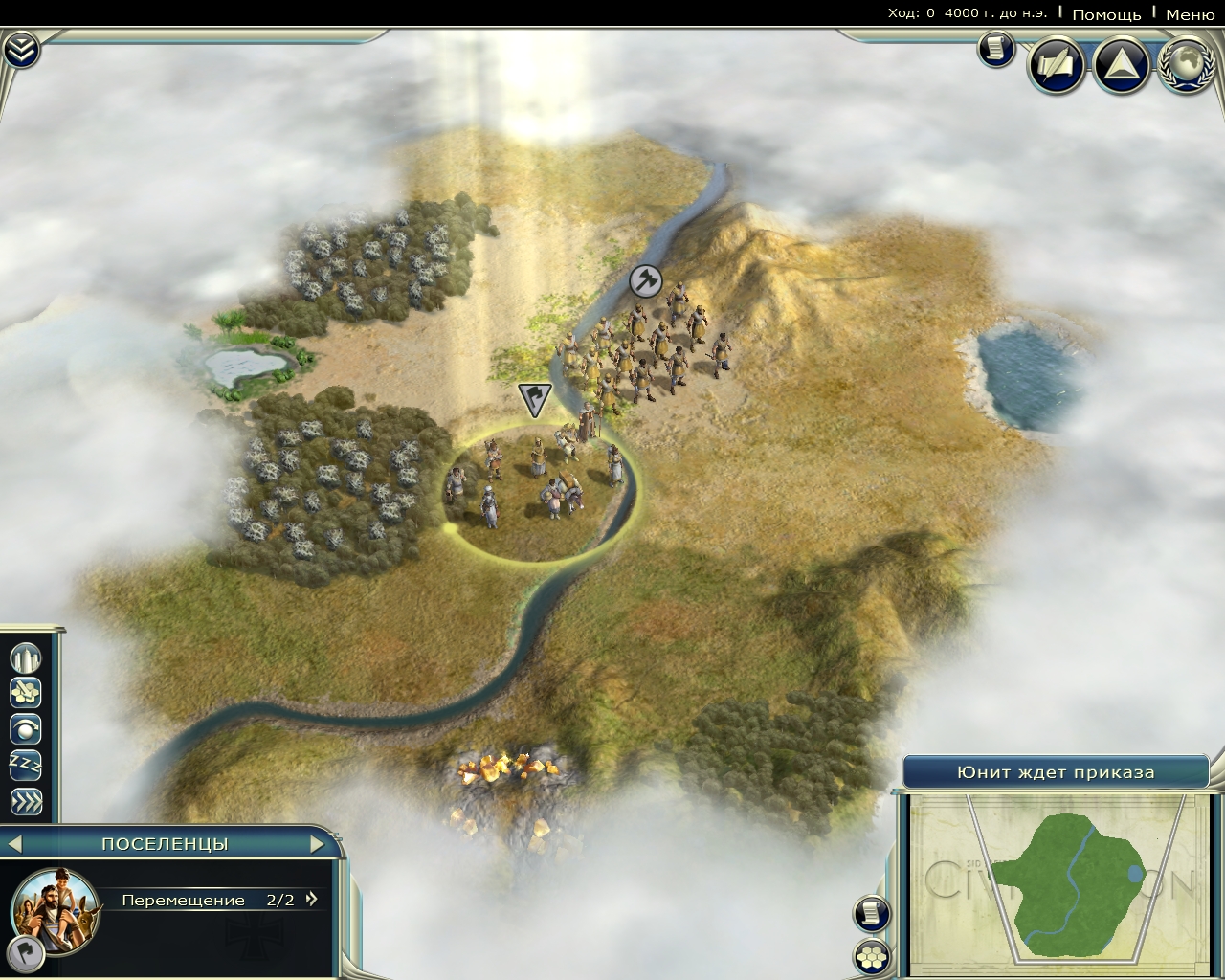Open the Меню game menu
The height and width of the screenshot is (980, 1225).
[1191, 14]
